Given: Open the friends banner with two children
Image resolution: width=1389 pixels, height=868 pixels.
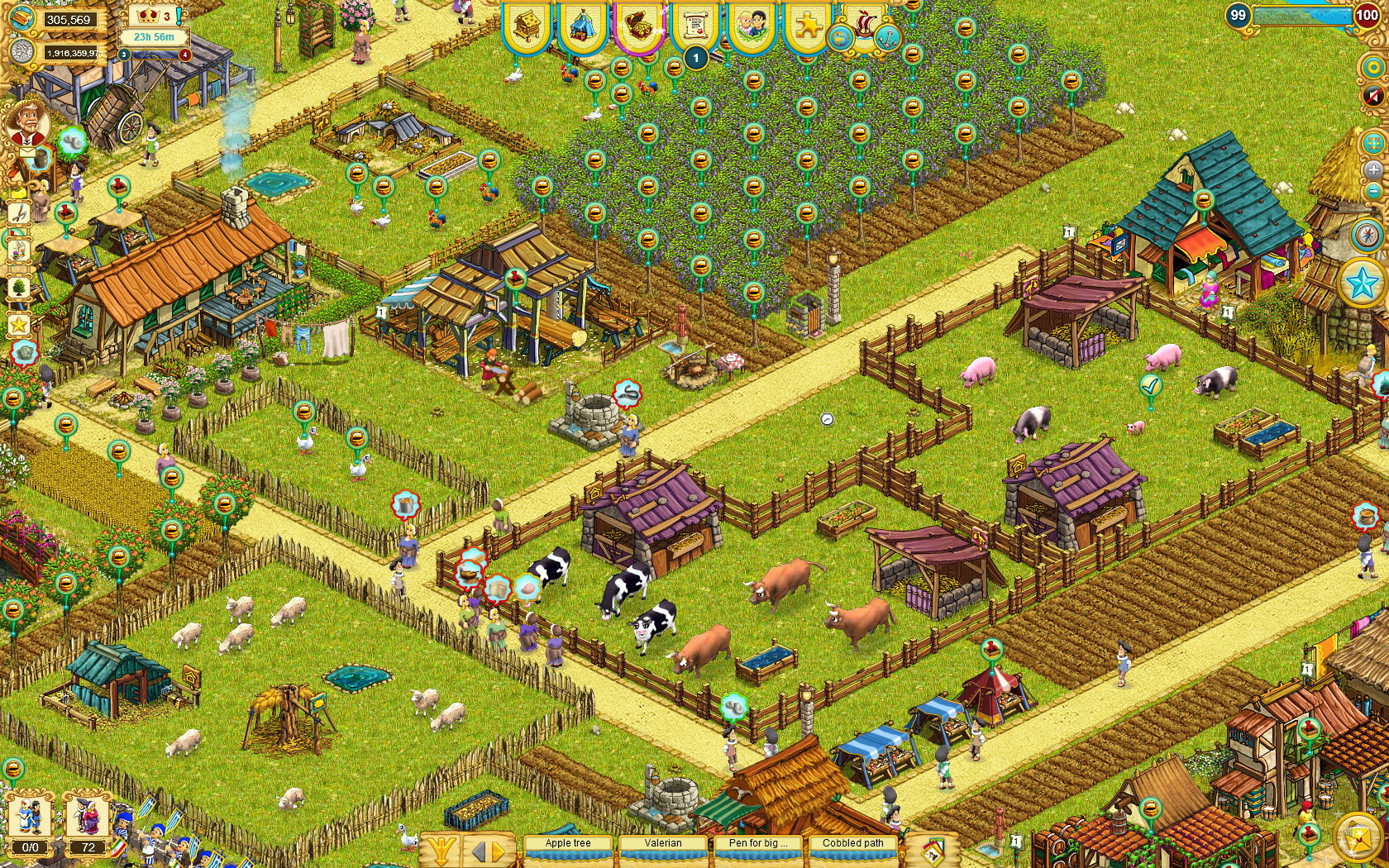Looking at the screenshot, I should 751,26.
